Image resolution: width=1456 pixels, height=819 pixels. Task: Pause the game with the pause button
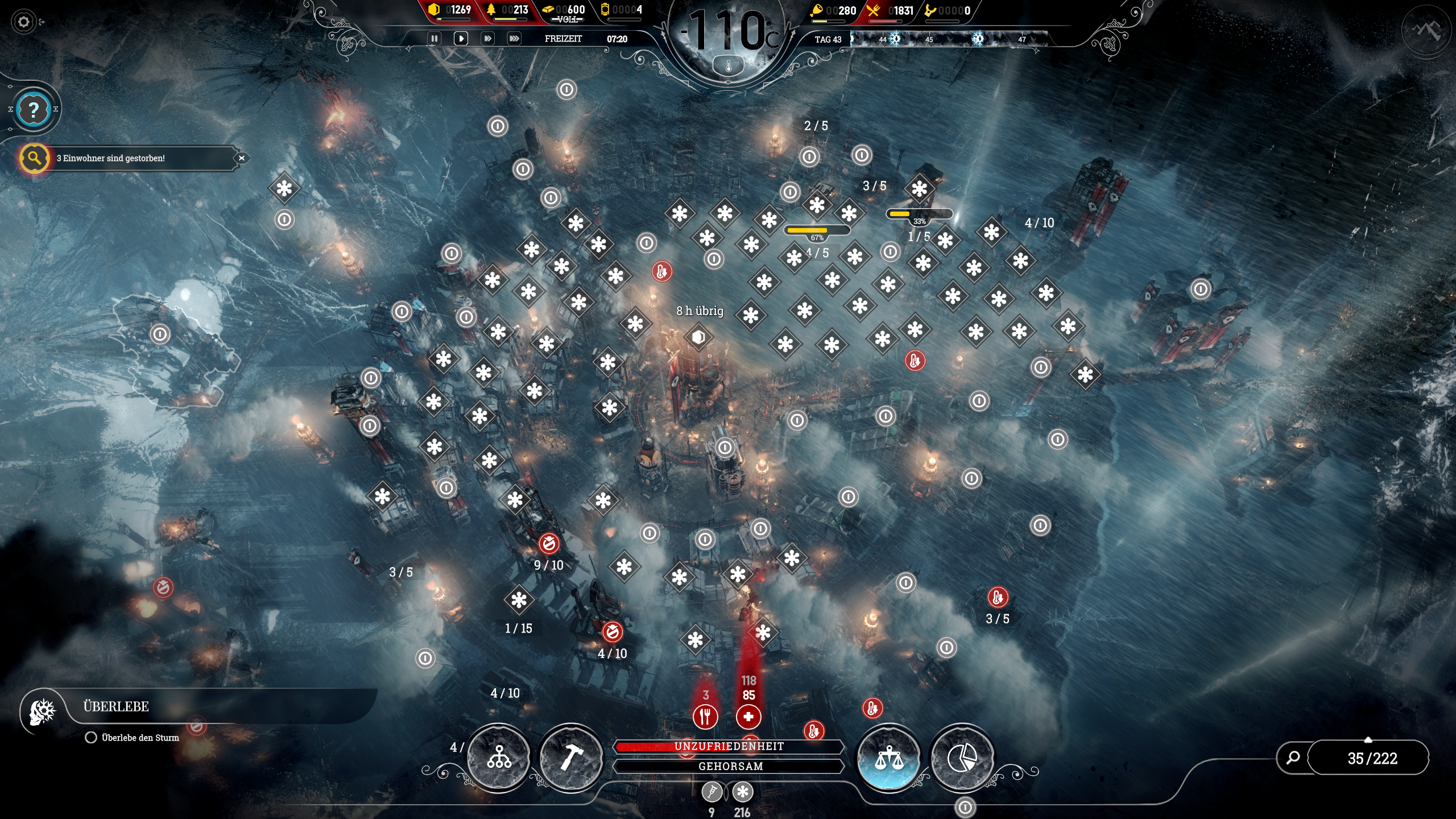435,38
